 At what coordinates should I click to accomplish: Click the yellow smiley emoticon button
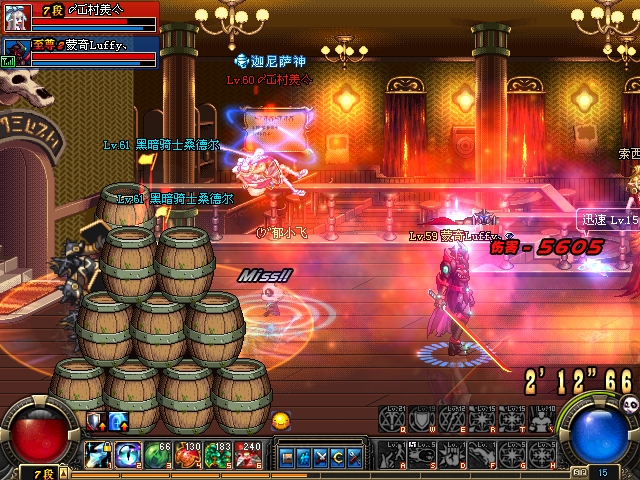click(280, 420)
